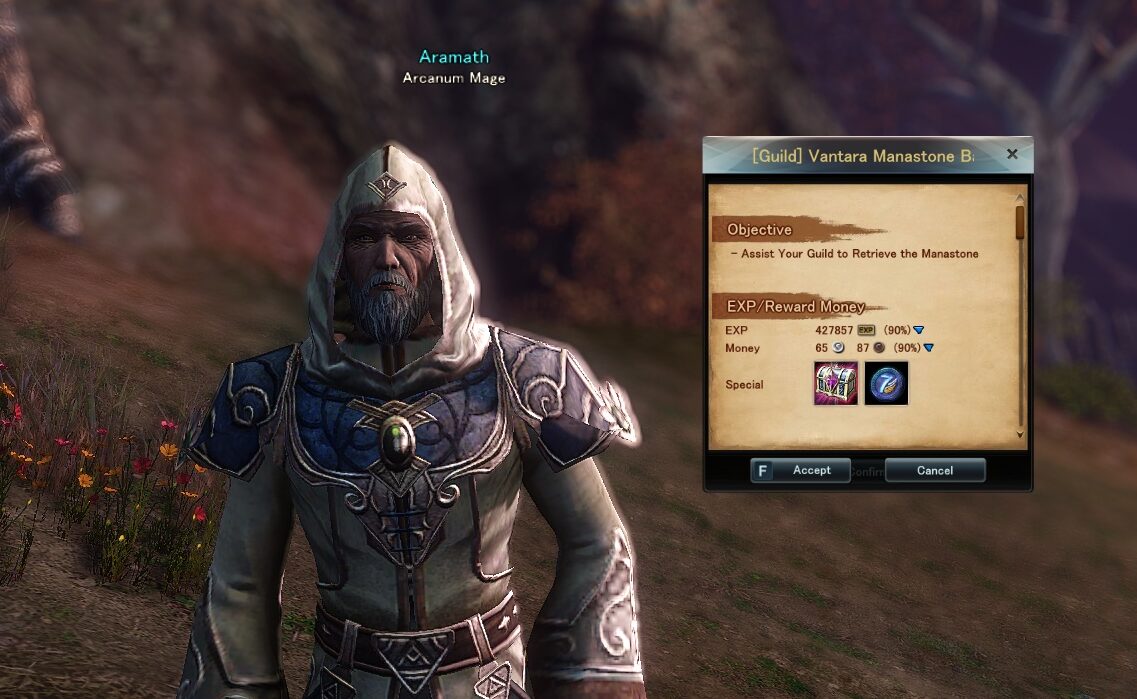Select the treasure chest special reward

pyautogui.click(x=835, y=384)
